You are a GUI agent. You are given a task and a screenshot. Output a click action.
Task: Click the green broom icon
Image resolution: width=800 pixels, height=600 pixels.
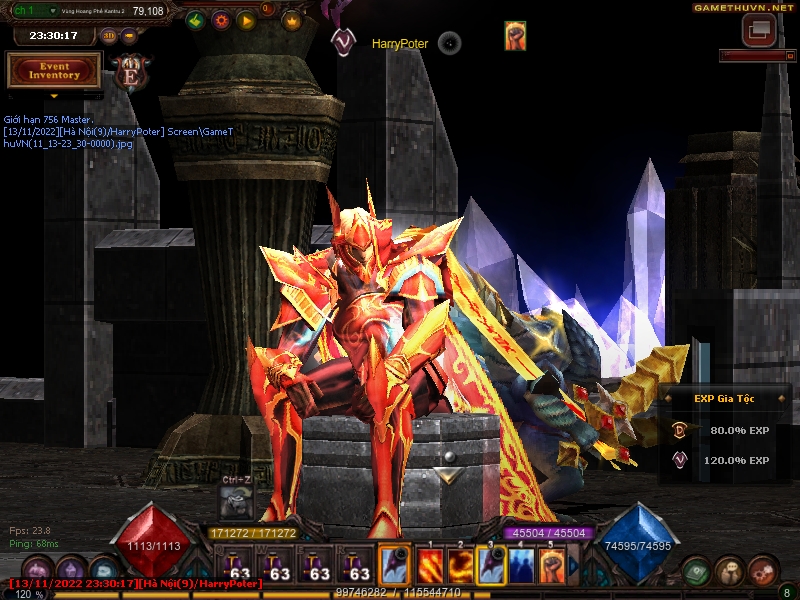coord(196,20)
